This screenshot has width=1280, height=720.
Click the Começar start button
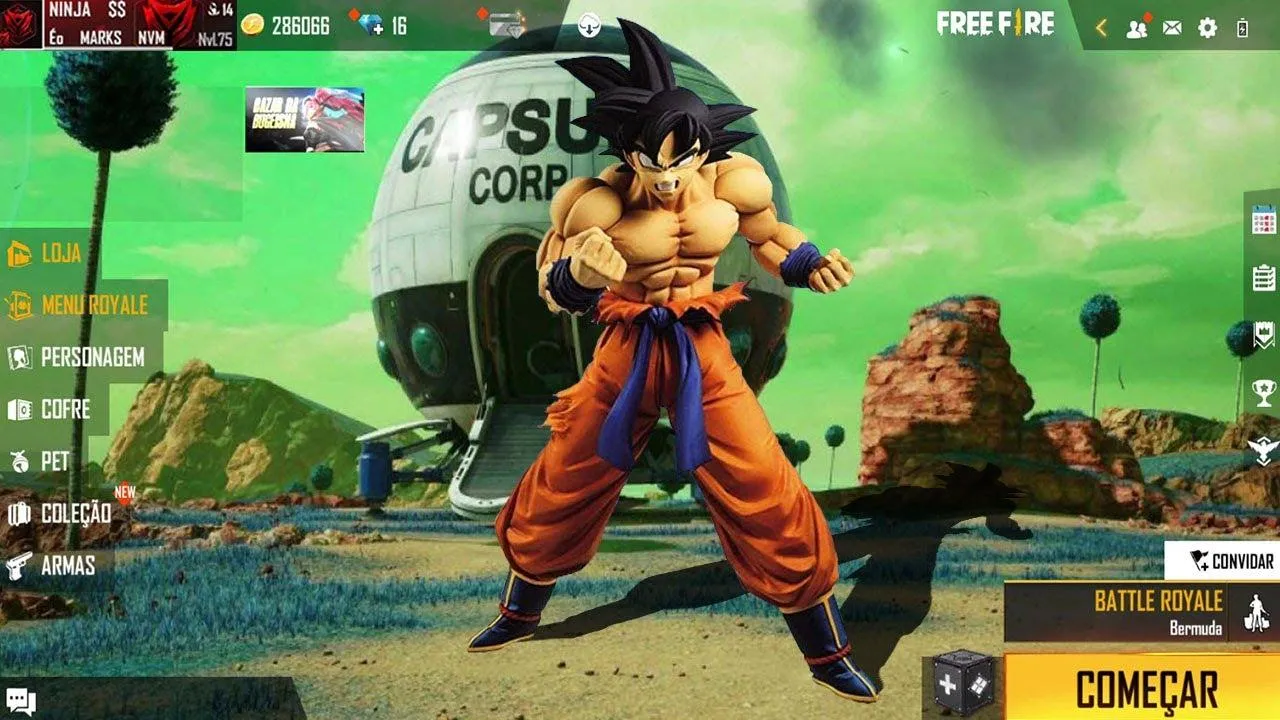1146,690
